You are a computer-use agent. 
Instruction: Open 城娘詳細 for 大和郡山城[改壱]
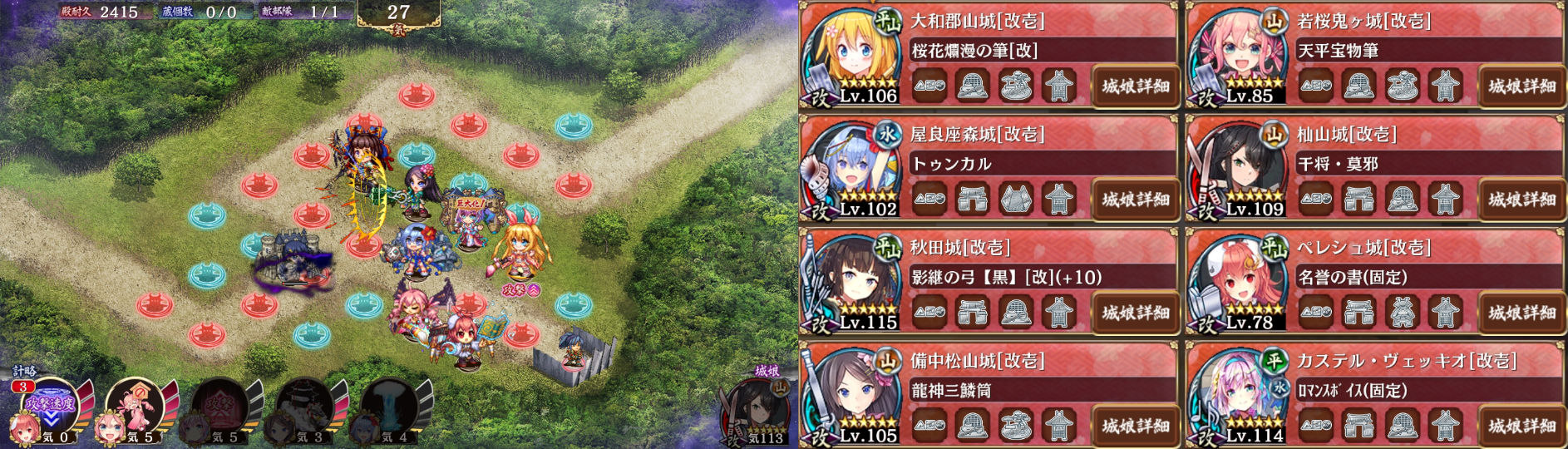tap(1135, 86)
